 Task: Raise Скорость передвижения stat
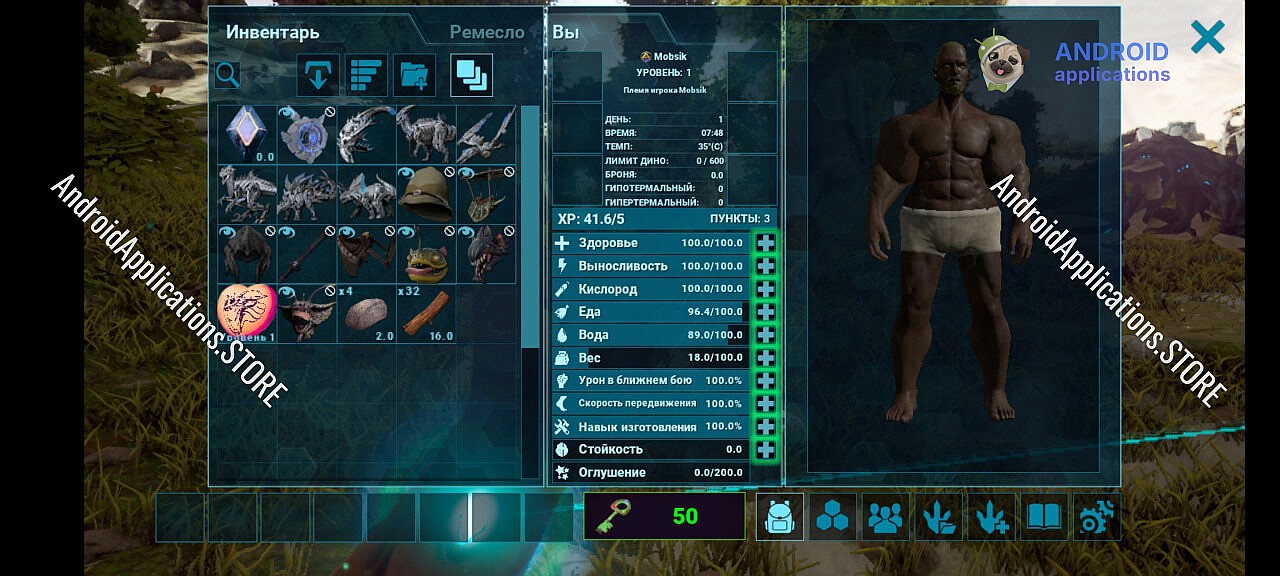pyautogui.click(x=765, y=404)
